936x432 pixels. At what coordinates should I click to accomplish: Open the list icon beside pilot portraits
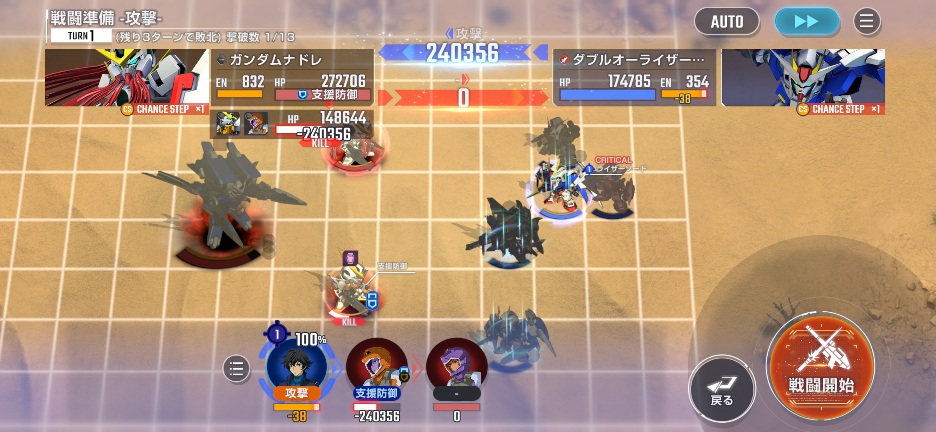(236, 369)
